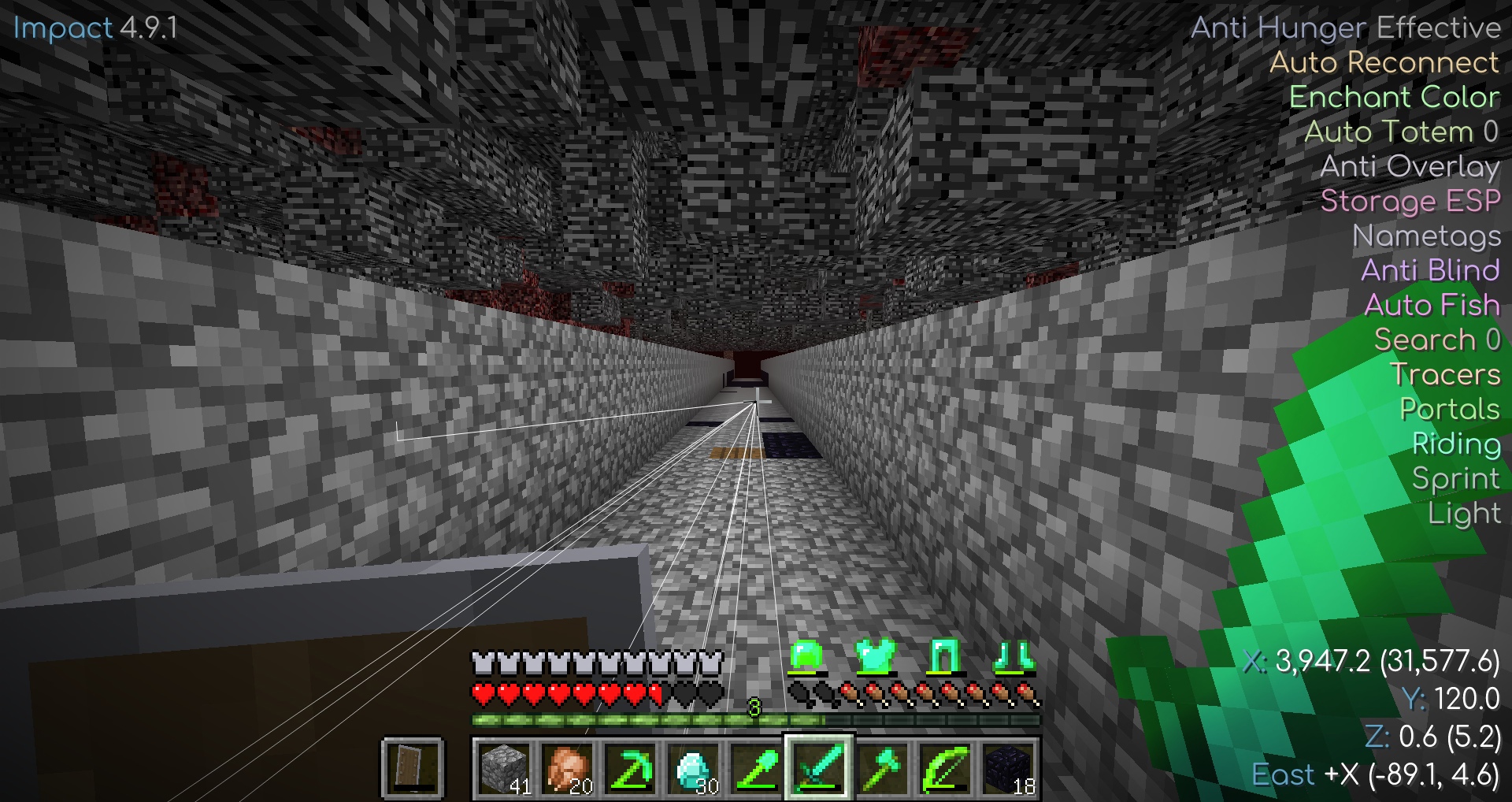Viewport: 1512px width, 802px height.
Task: Click the diamond helmet armor icon
Action: pos(806,656)
